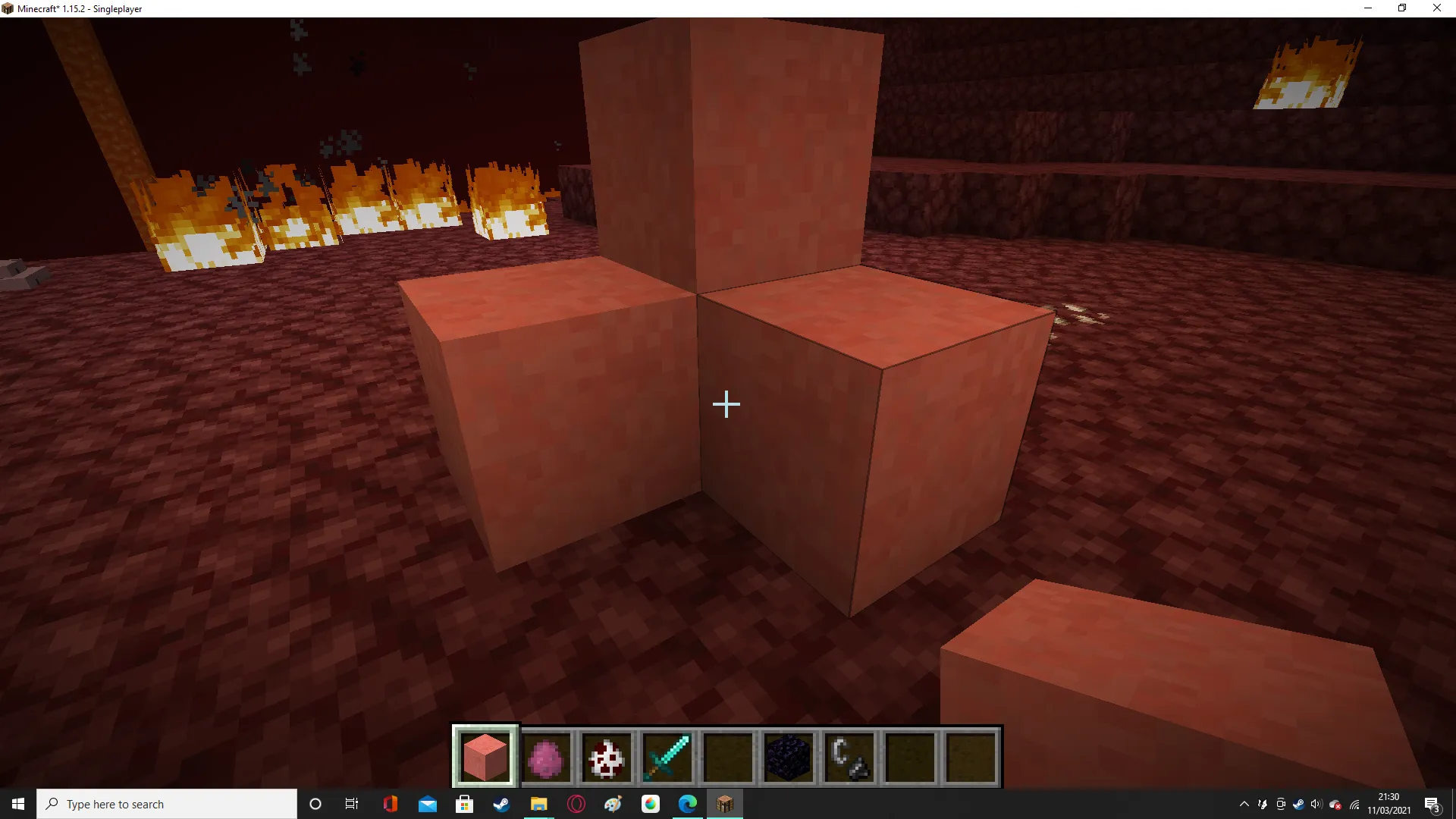Open Microsoft Edge from the taskbar
1456x819 pixels.
pos(687,804)
